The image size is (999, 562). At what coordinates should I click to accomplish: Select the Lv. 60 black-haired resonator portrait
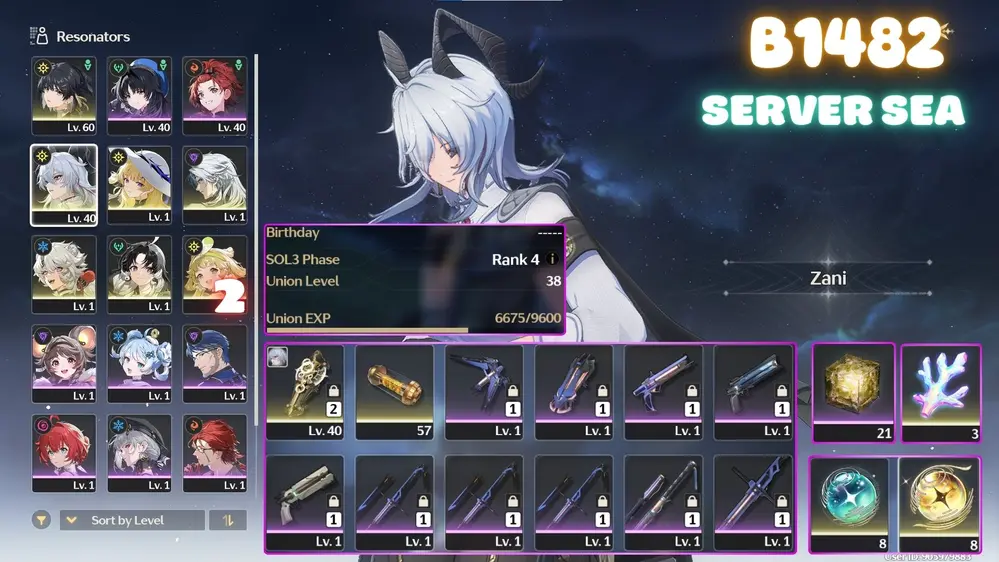pos(64,95)
